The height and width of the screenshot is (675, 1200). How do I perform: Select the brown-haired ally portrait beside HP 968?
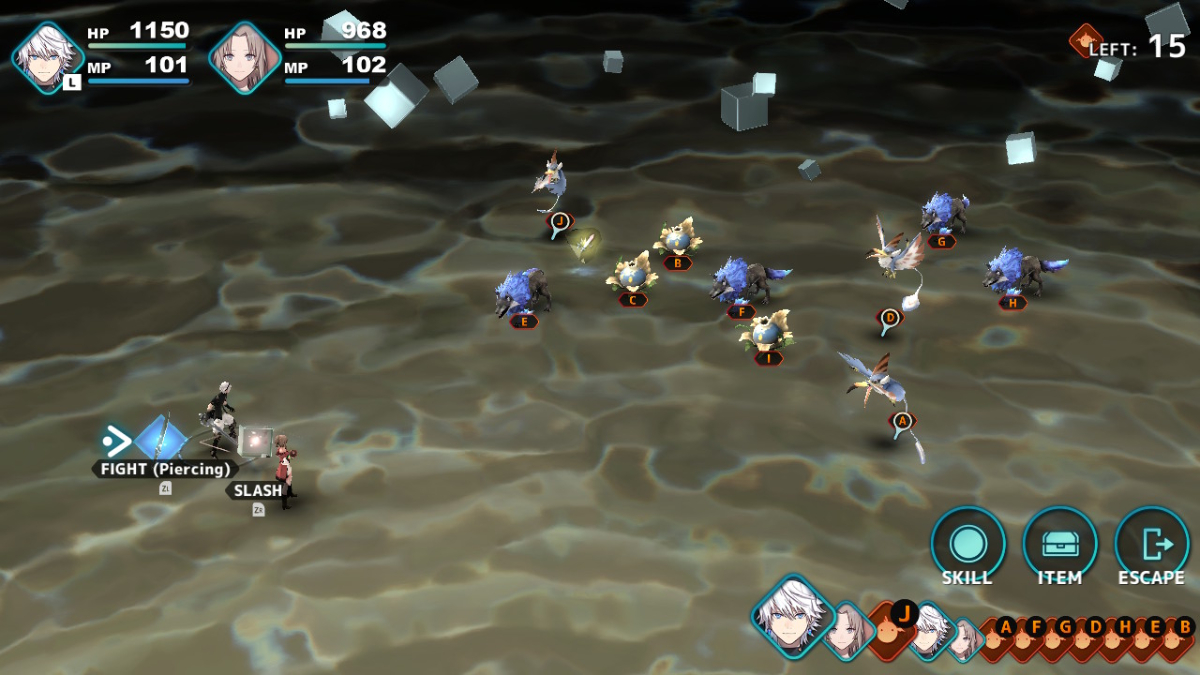pos(244,58)
